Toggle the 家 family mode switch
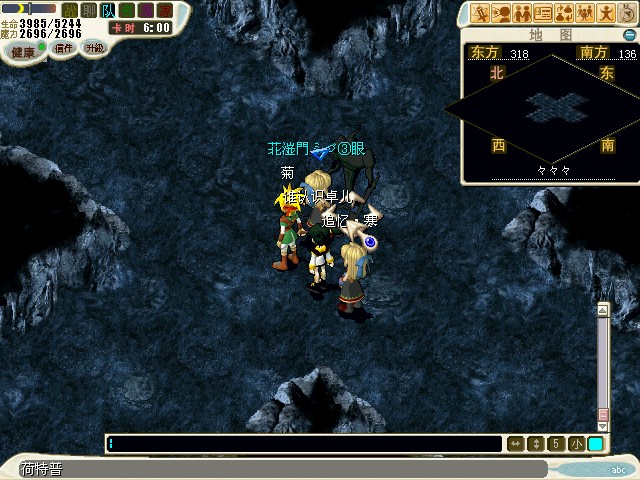This screenshot has width=640, height=480. [164, 11]
